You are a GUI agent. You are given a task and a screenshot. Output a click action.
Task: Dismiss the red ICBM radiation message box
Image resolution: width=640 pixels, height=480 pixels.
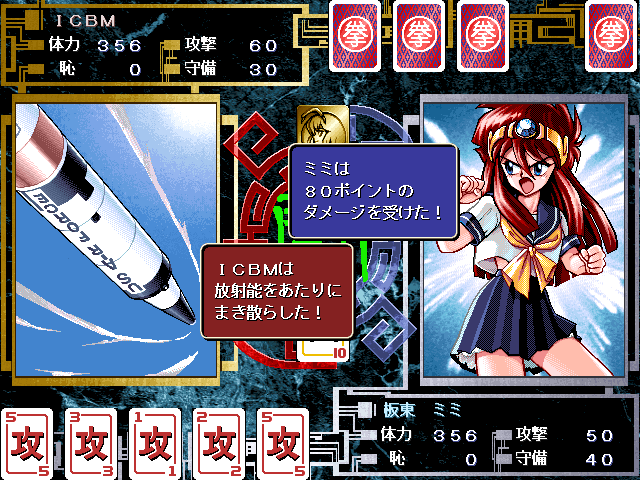coord(277,292)
